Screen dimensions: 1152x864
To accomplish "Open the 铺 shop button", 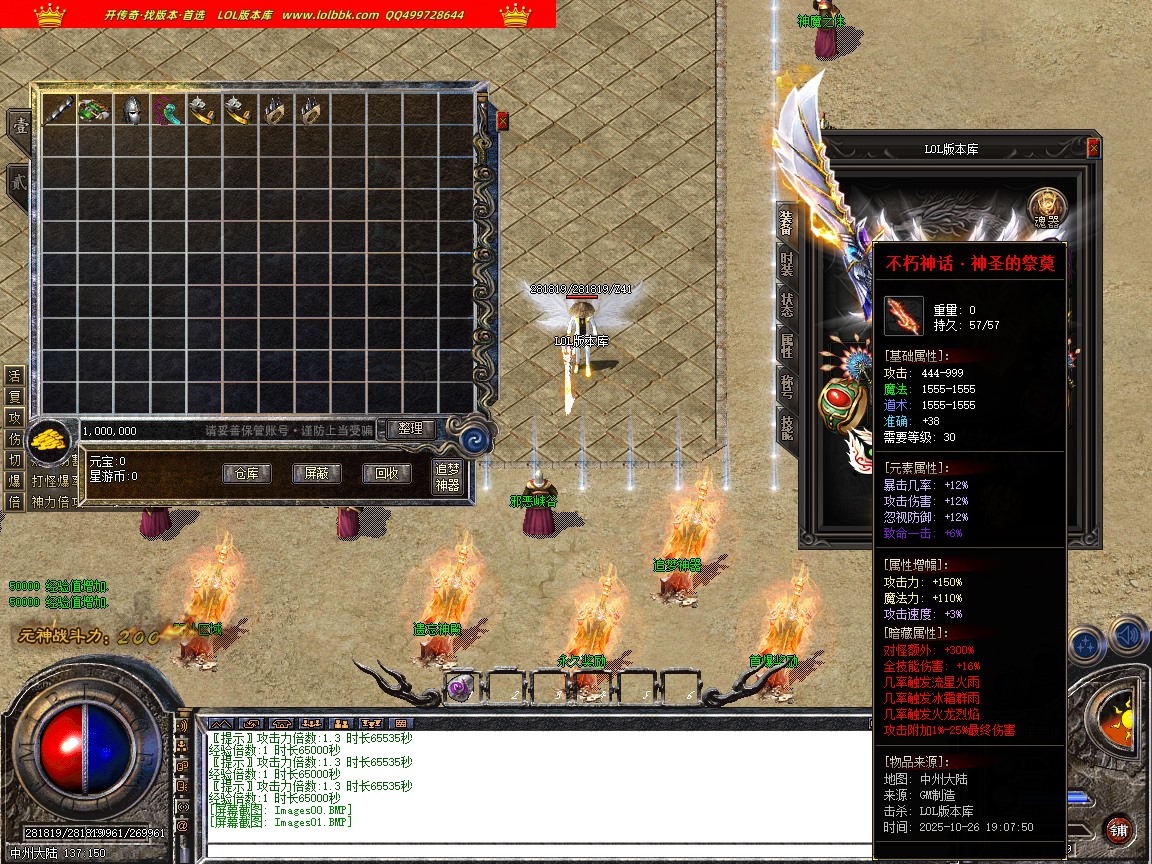I will click(x=1118, y=829).
